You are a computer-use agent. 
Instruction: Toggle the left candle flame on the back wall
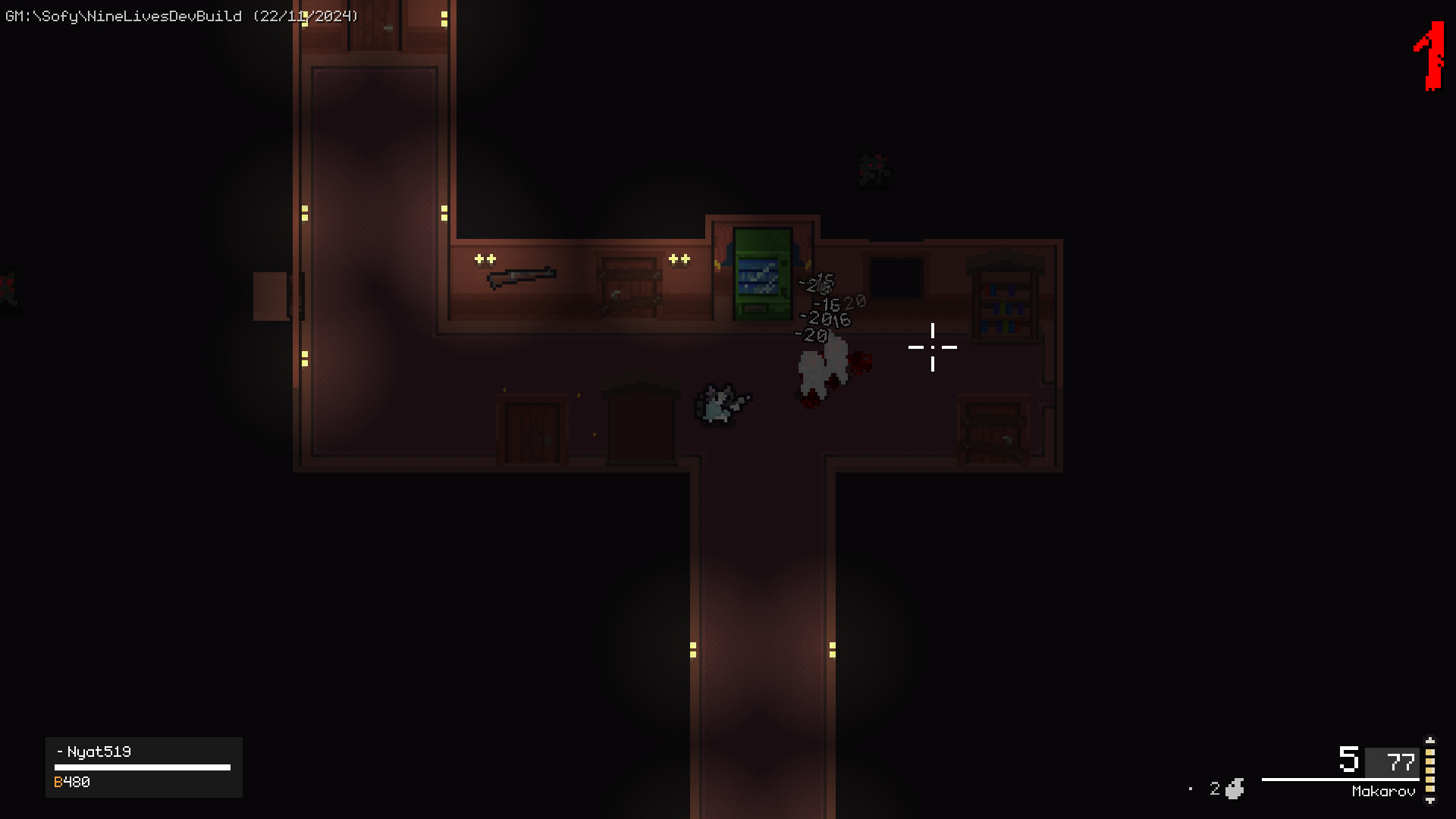(x=484, y=259)
